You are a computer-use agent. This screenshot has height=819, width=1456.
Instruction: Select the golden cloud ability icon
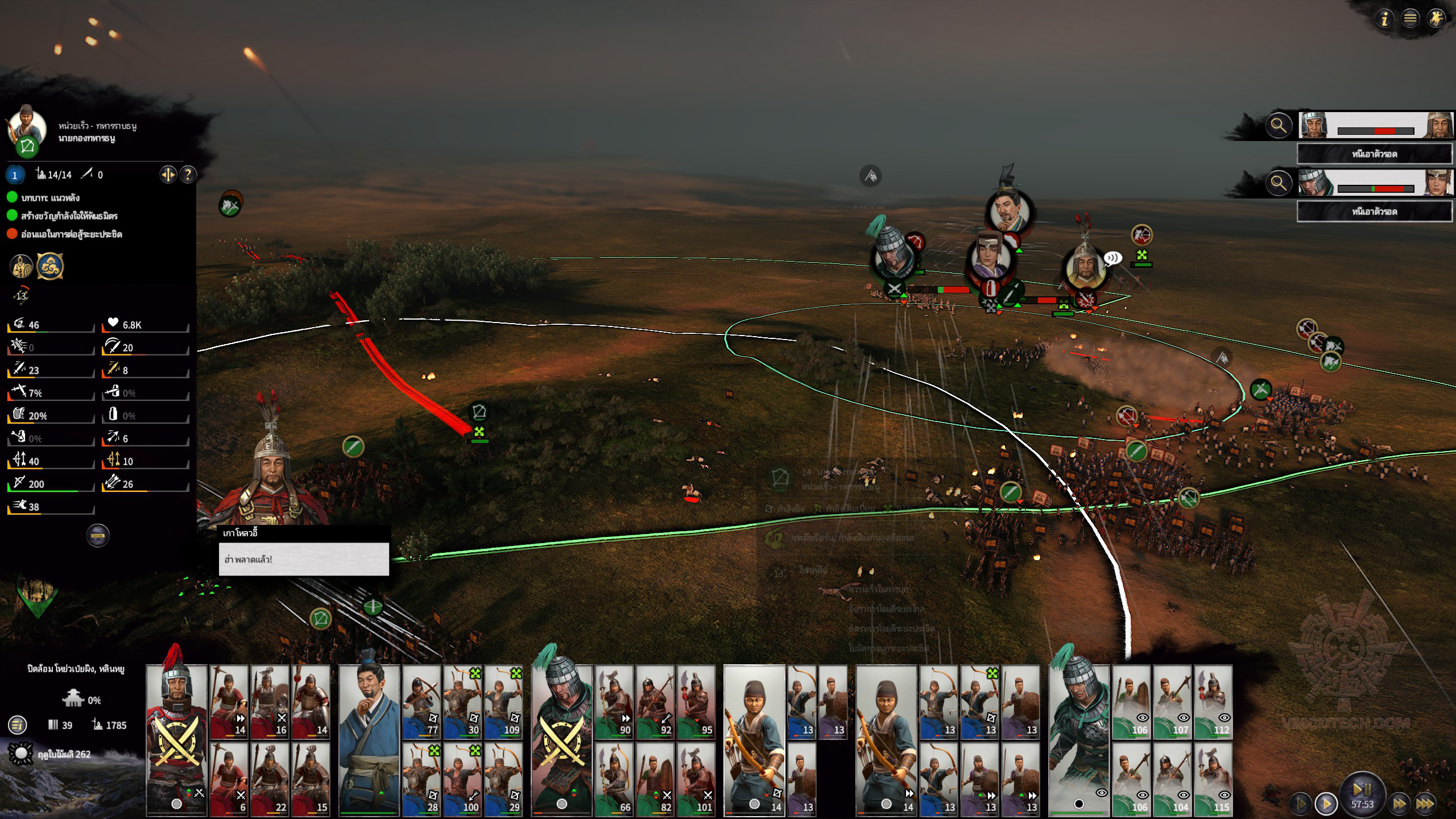click(50, 266)
